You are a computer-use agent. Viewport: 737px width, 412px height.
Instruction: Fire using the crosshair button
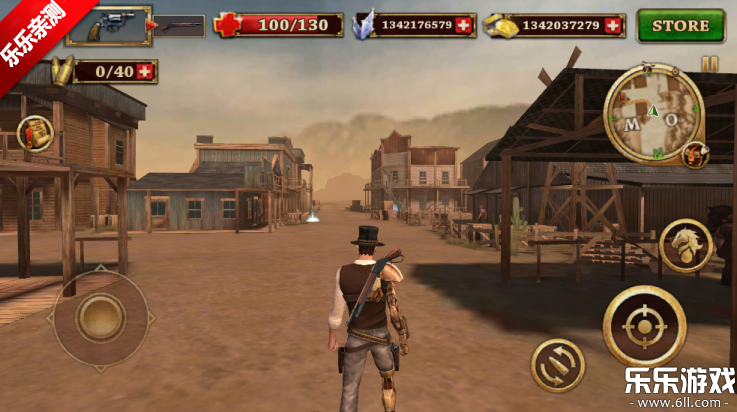point(644,326)
